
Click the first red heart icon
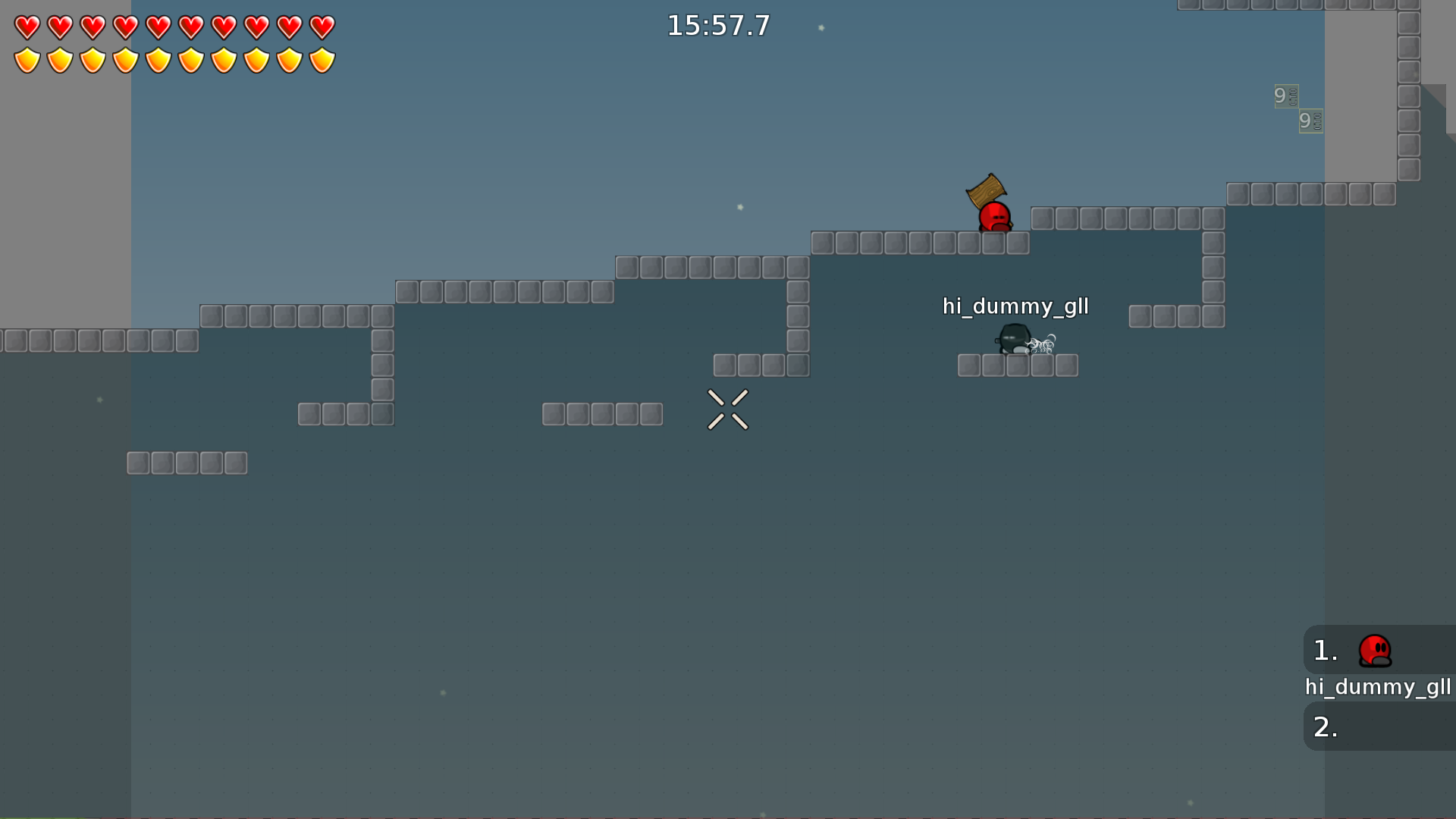pos(27,29)
